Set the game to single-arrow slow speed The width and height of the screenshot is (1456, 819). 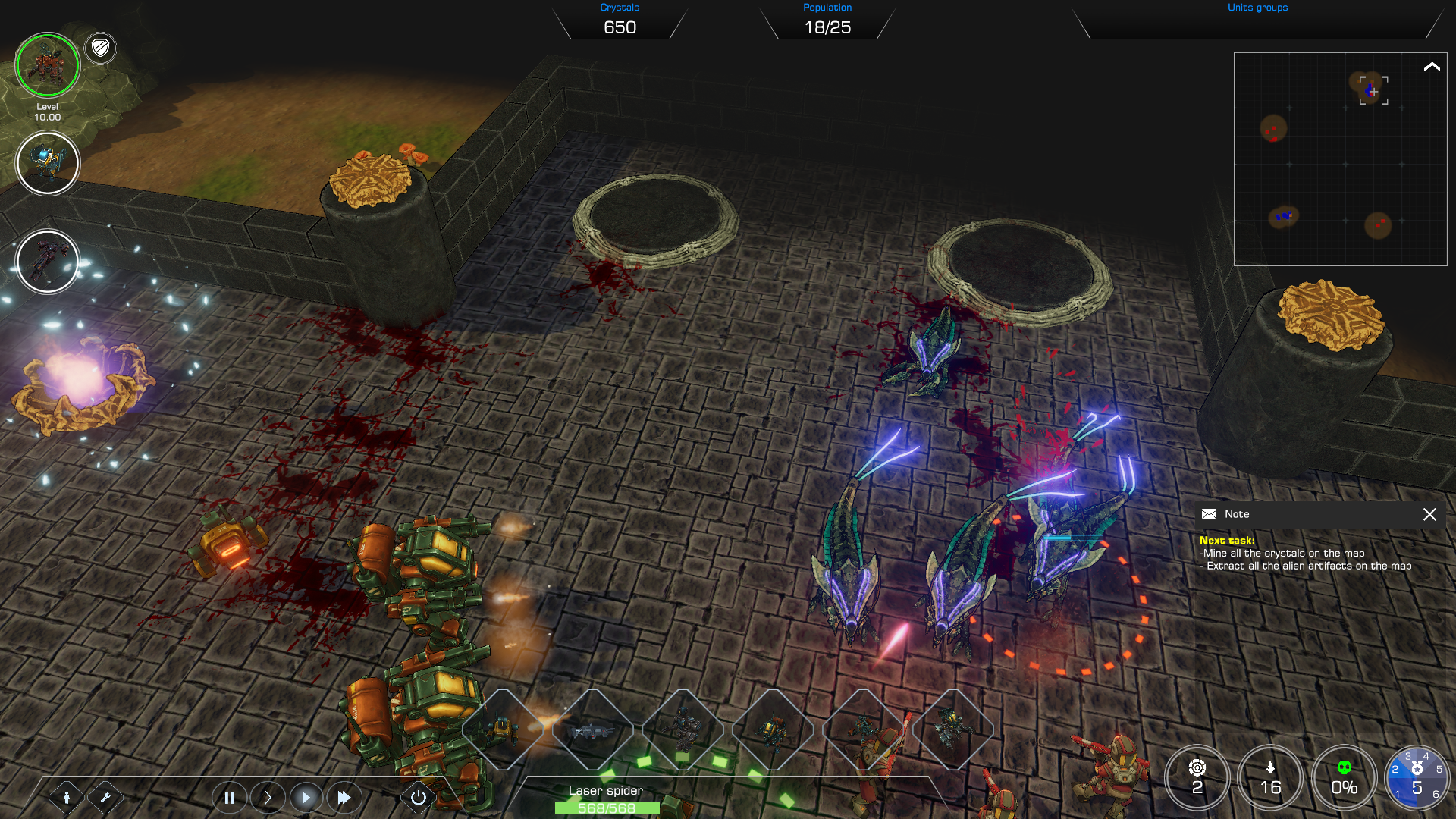267,797
